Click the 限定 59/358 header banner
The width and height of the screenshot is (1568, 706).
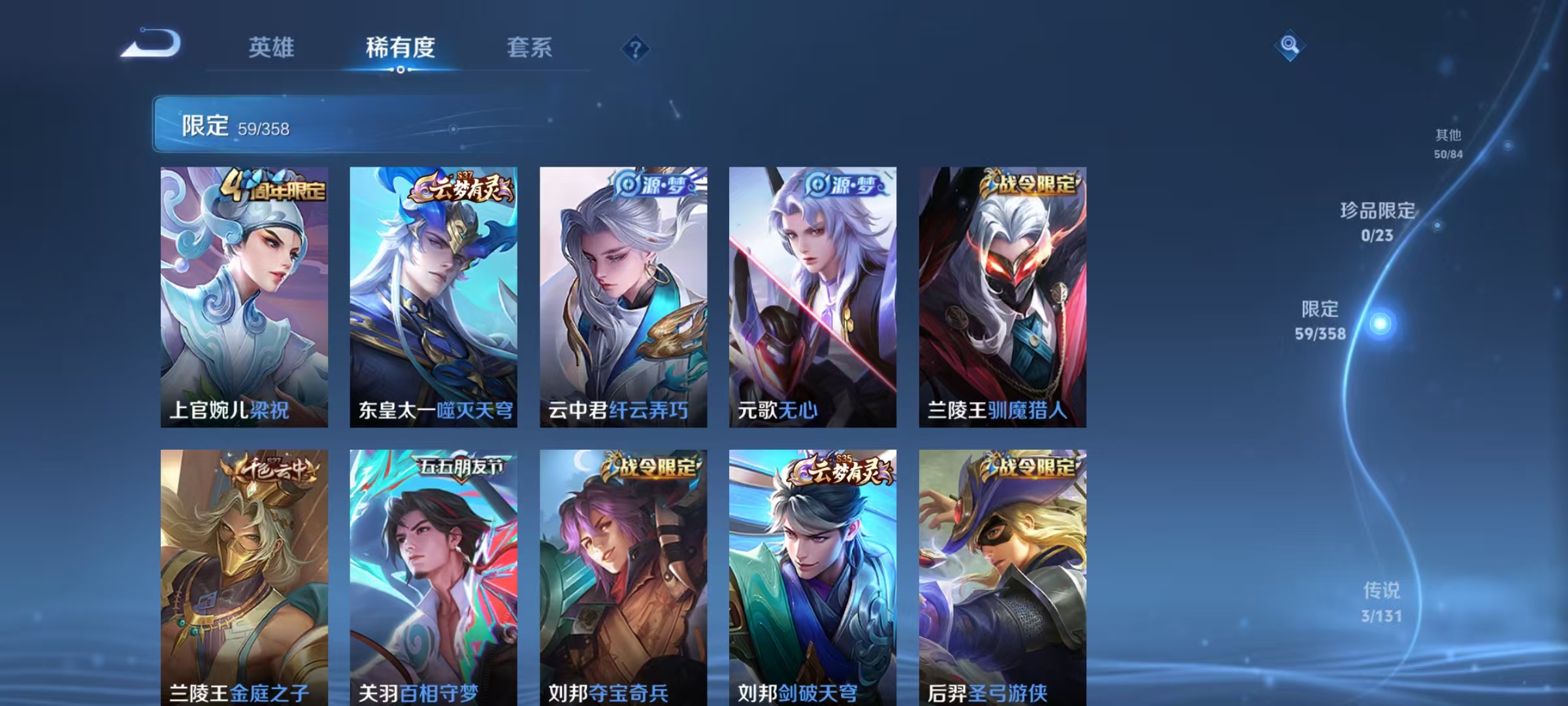328,126
